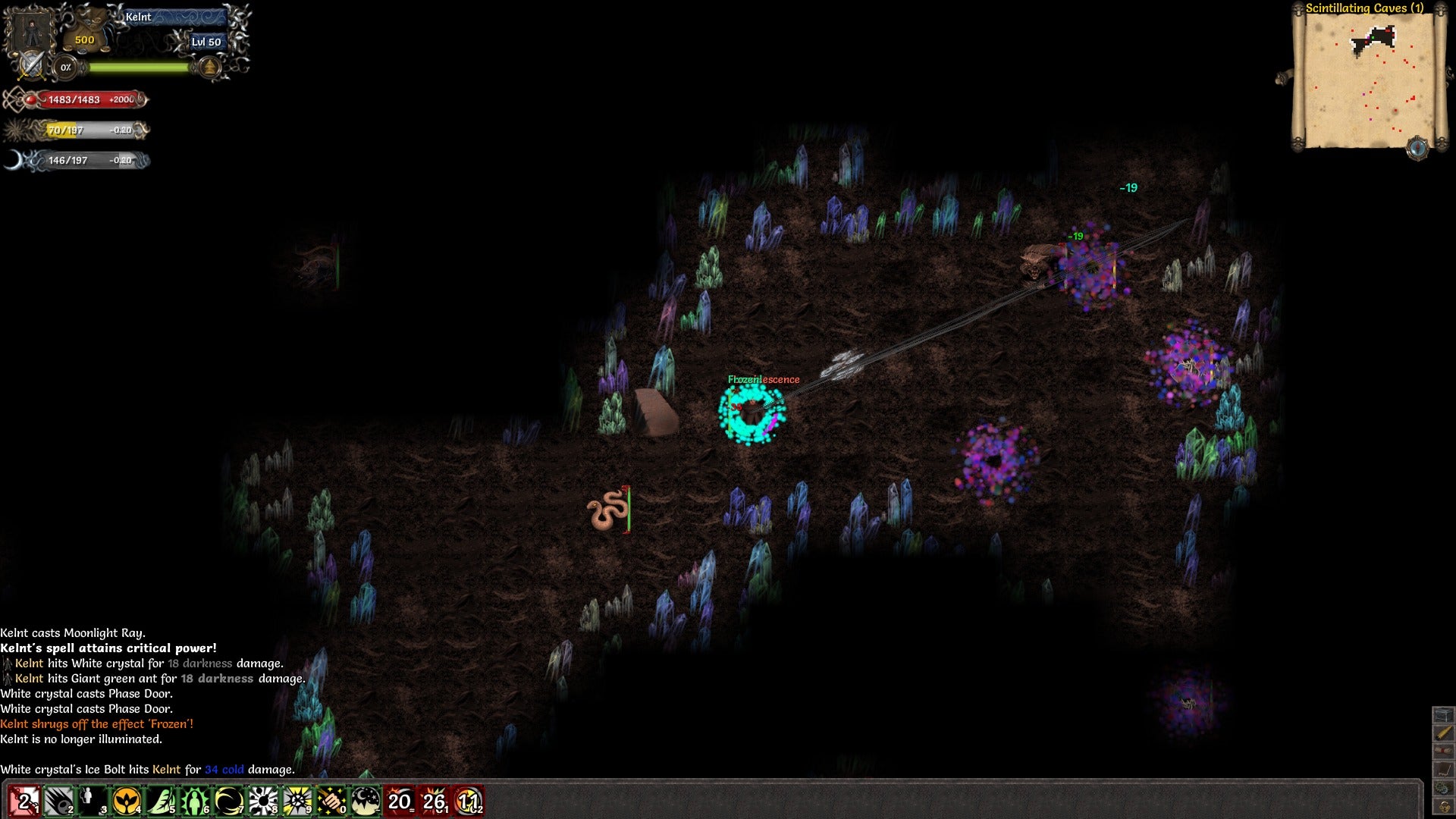Click the Lvl 50 badge
The height and width of the screenshot is (819, 1456).
pyautogui.click(x=208, y=42)
